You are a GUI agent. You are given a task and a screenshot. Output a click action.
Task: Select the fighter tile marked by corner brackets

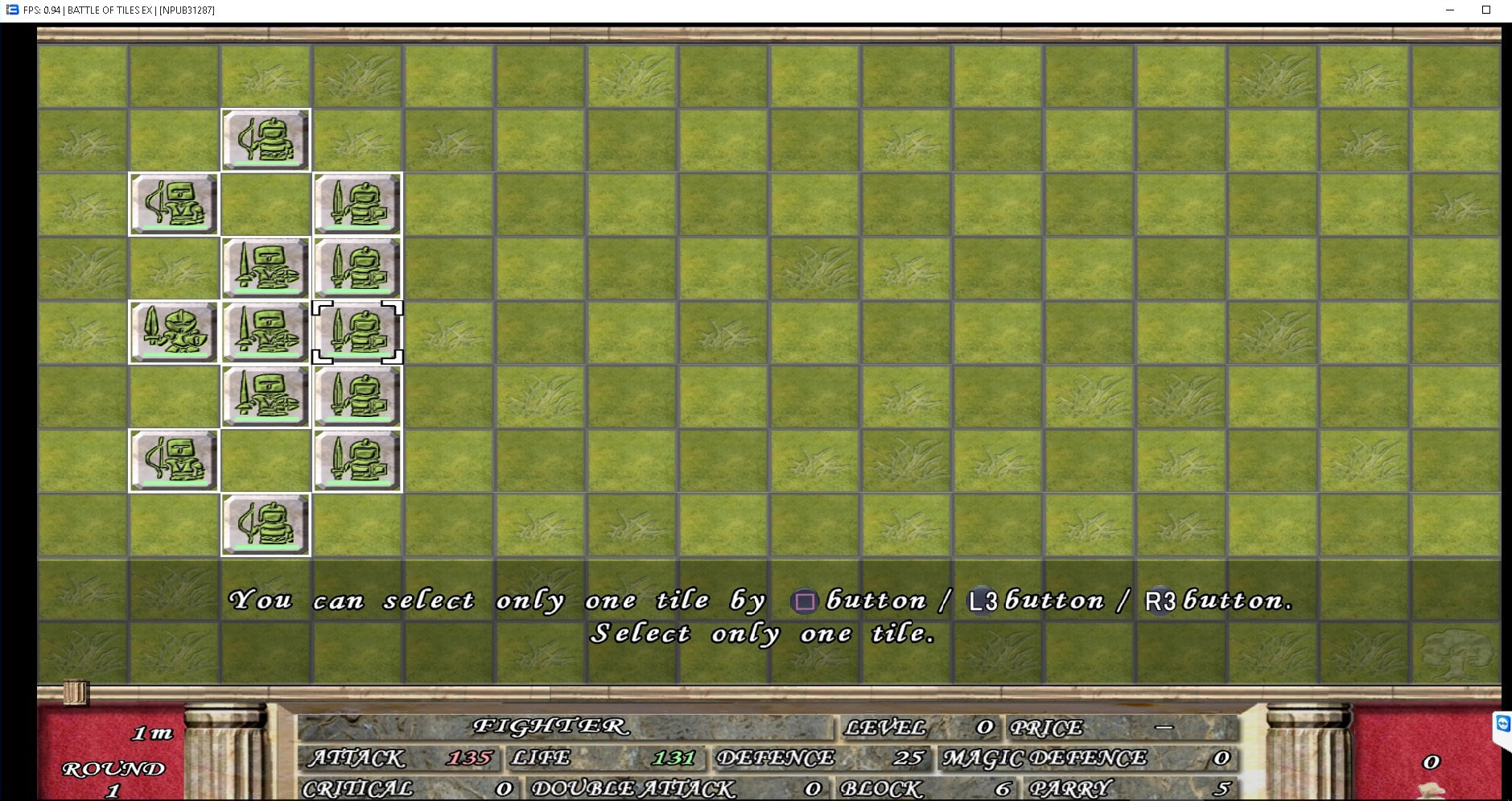coord(357,332)
